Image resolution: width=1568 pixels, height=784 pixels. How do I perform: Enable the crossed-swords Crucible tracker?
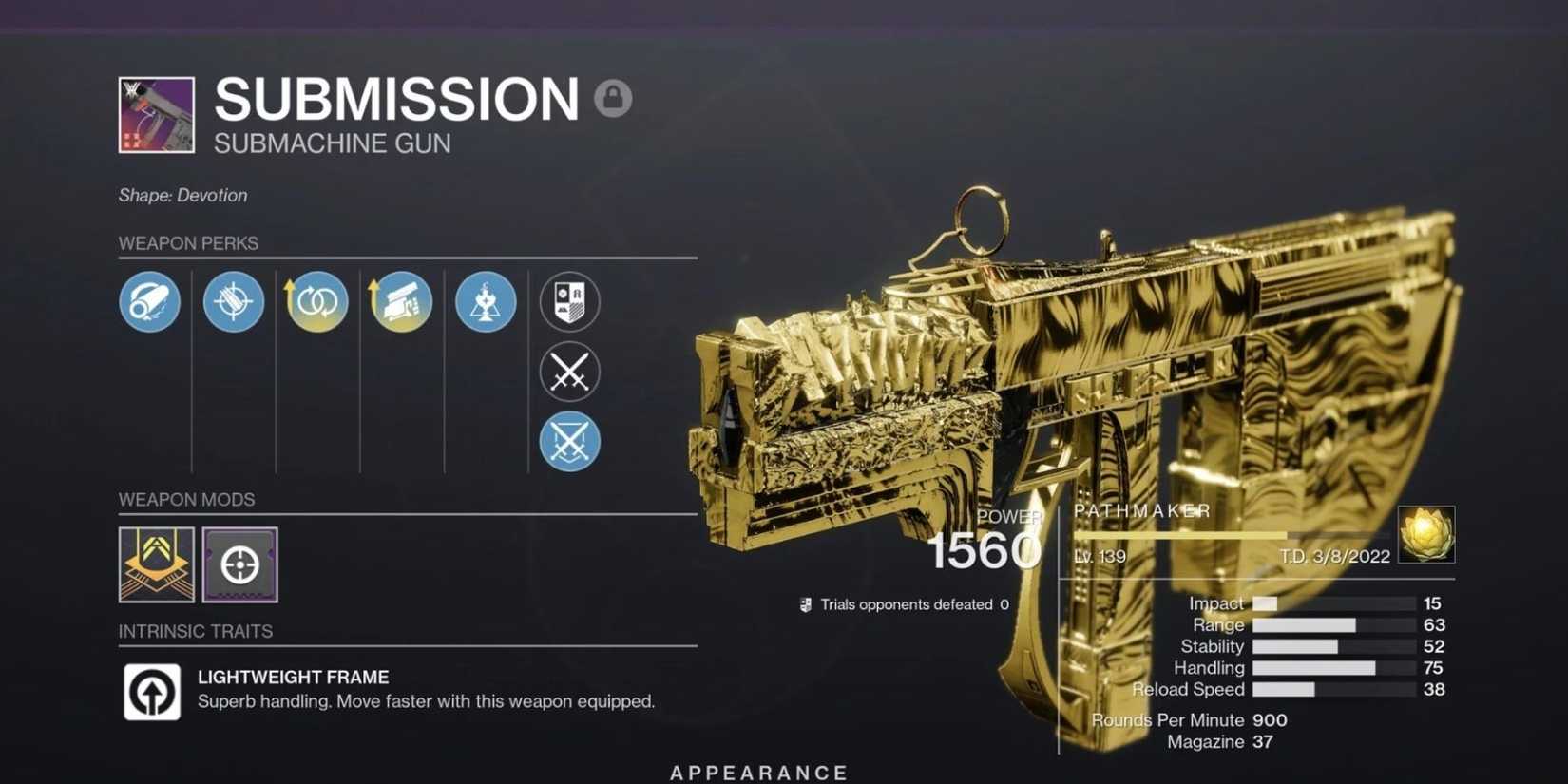coord(569,371)
